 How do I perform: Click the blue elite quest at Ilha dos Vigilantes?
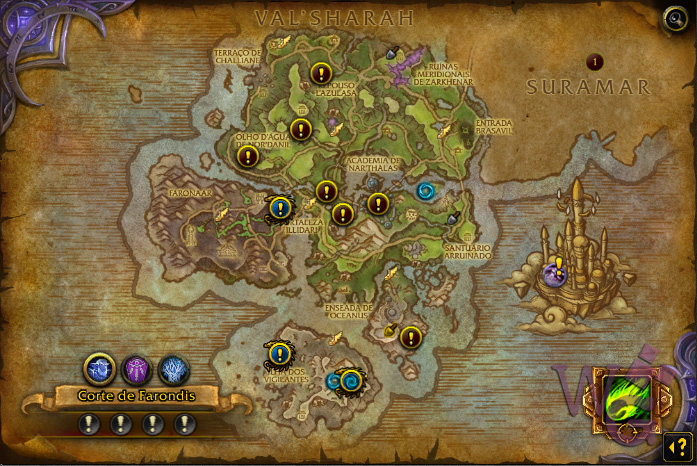(x=279, y=354)
